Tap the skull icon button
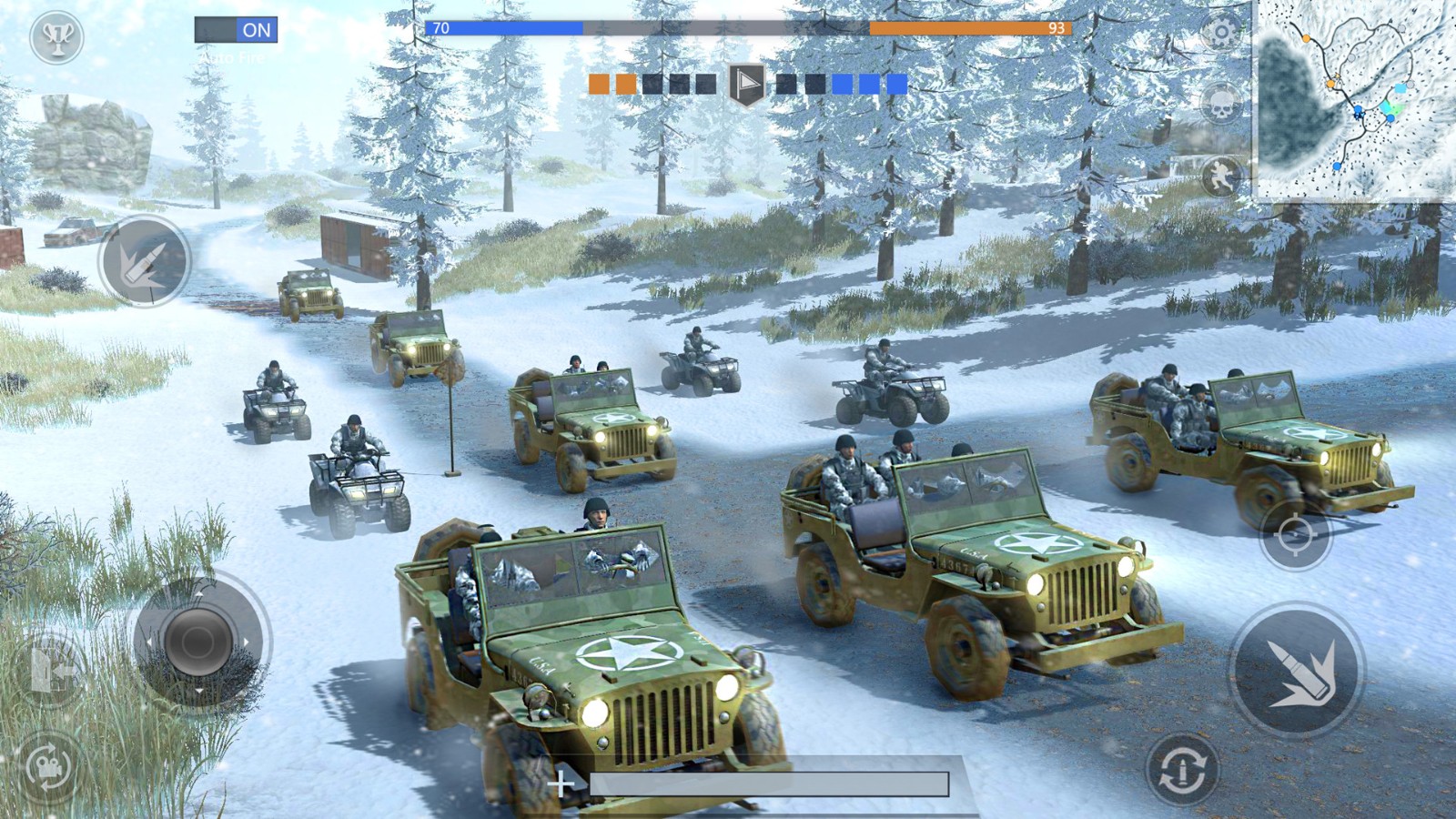This screenshot has width=1456, height=819. [1221, 103]
